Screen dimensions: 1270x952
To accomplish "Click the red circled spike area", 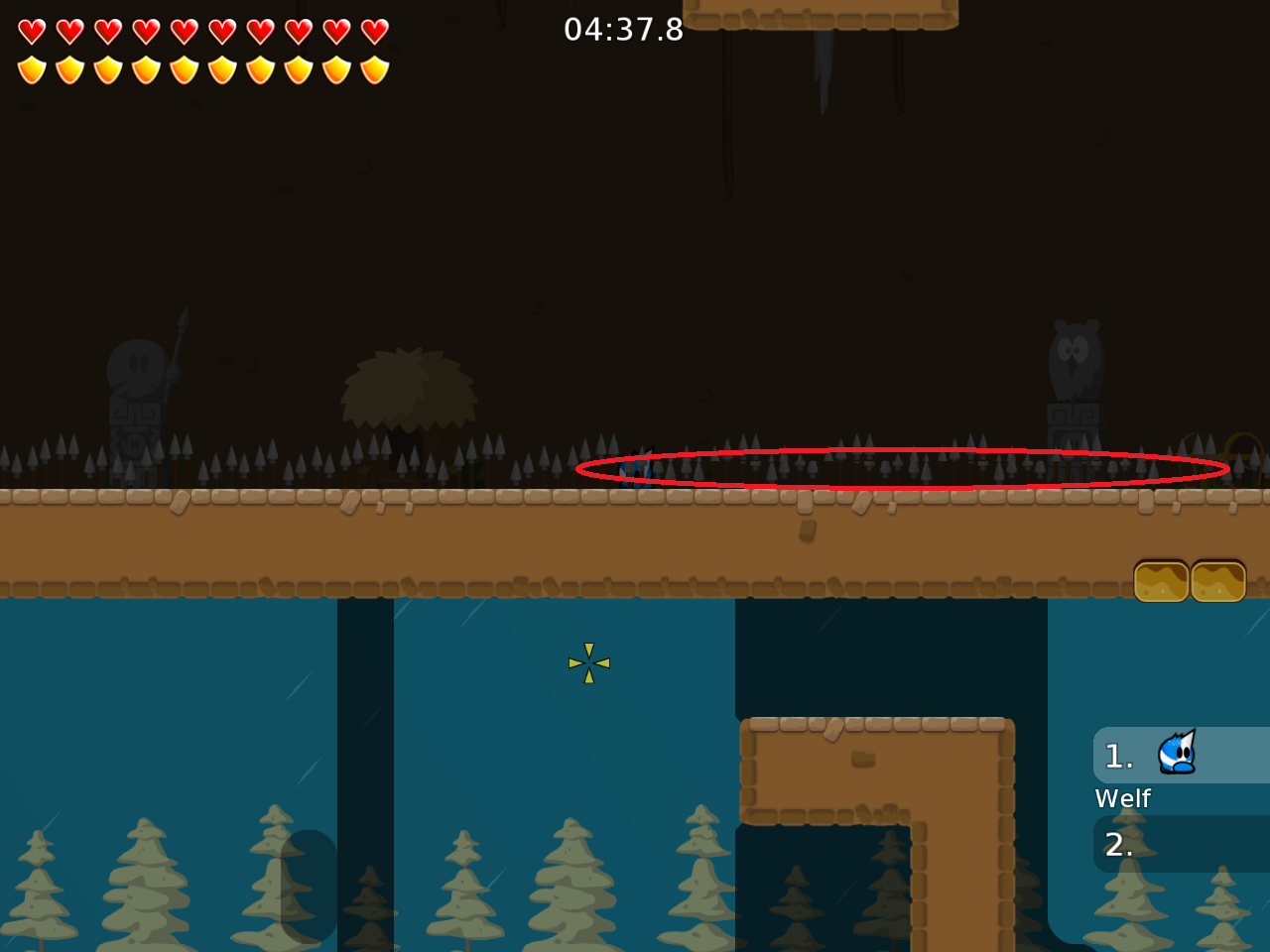I will tap(901, 466).
